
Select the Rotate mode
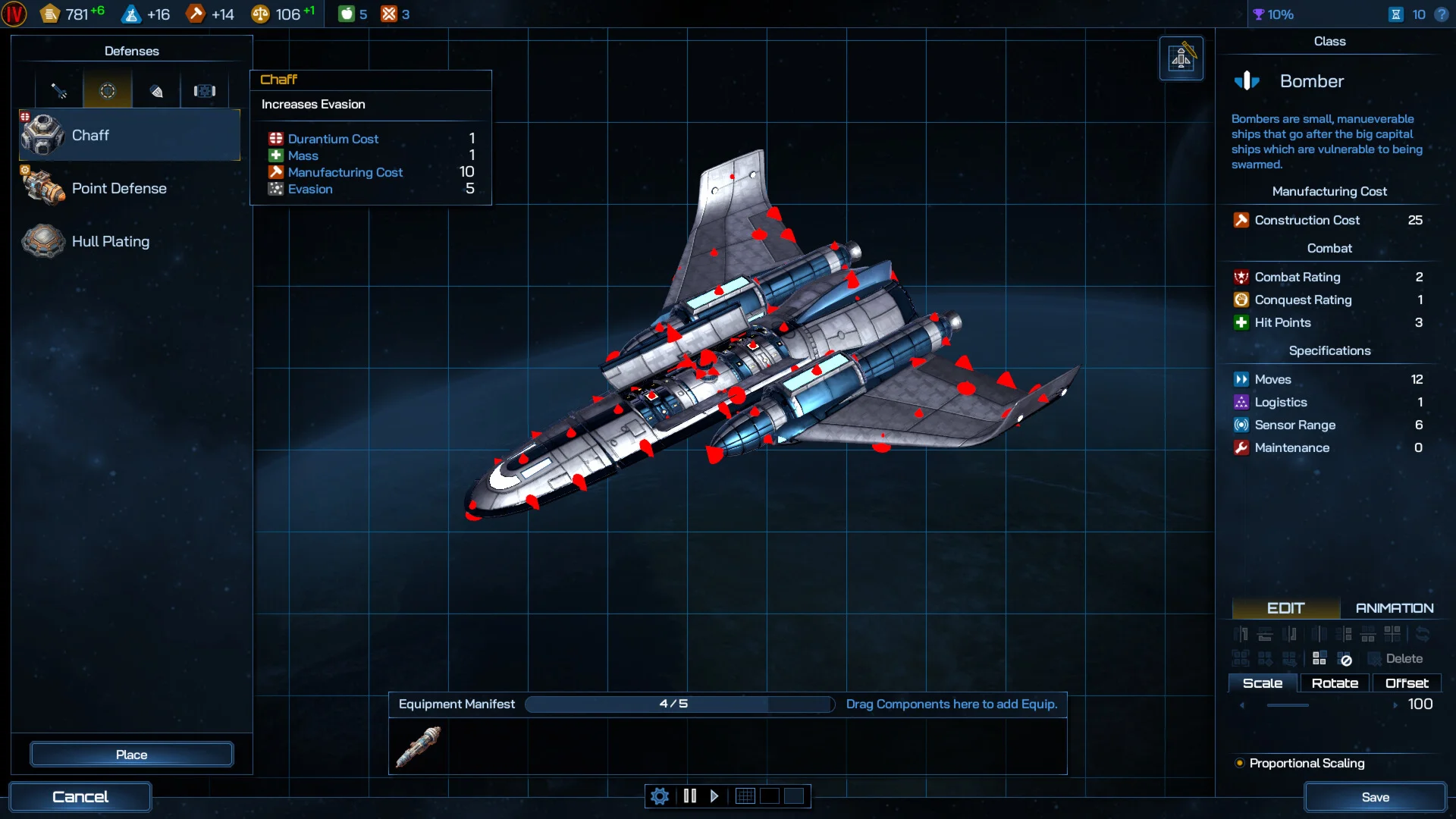[x=1335, y=683]
